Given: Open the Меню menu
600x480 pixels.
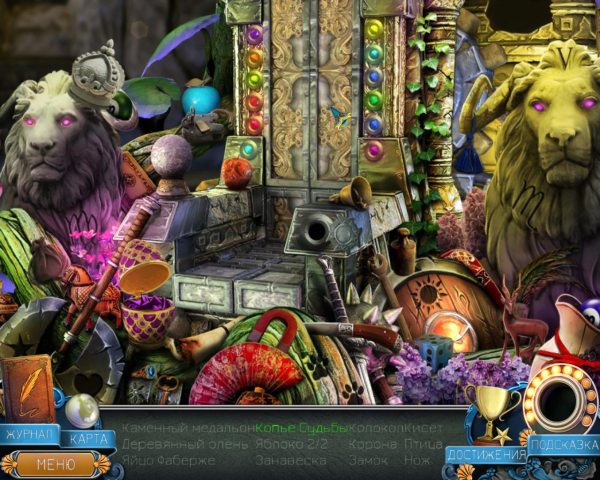Looking at the screenshot, I should 55,463.
